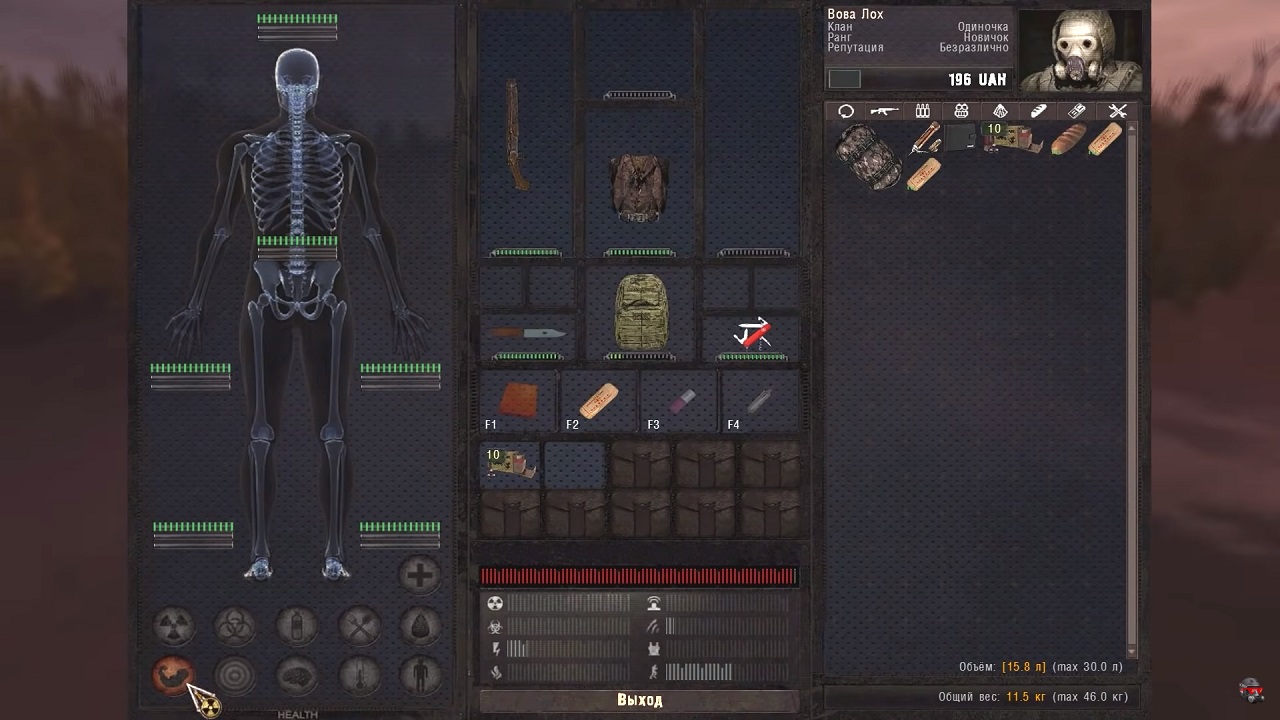Show all items with the circular arrow tab

click(846, 111)
